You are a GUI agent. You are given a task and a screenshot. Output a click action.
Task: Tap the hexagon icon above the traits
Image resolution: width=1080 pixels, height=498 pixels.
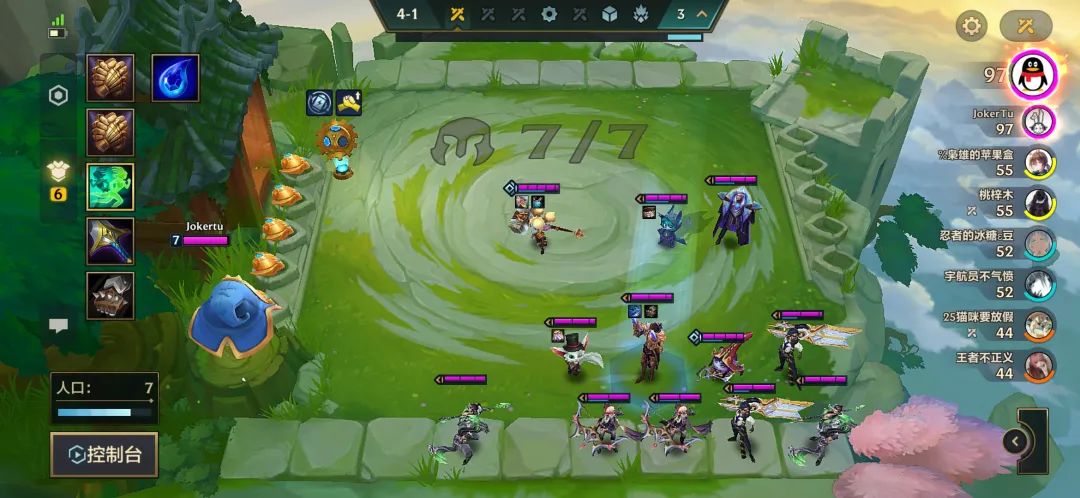tap(59, 96)
